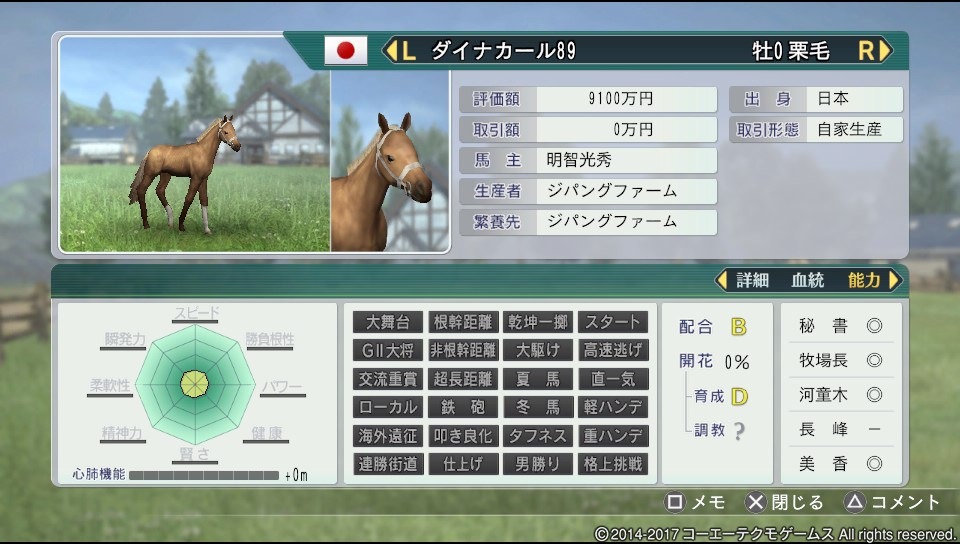Select the 牧場長 evaluation row

coord(840,360)
